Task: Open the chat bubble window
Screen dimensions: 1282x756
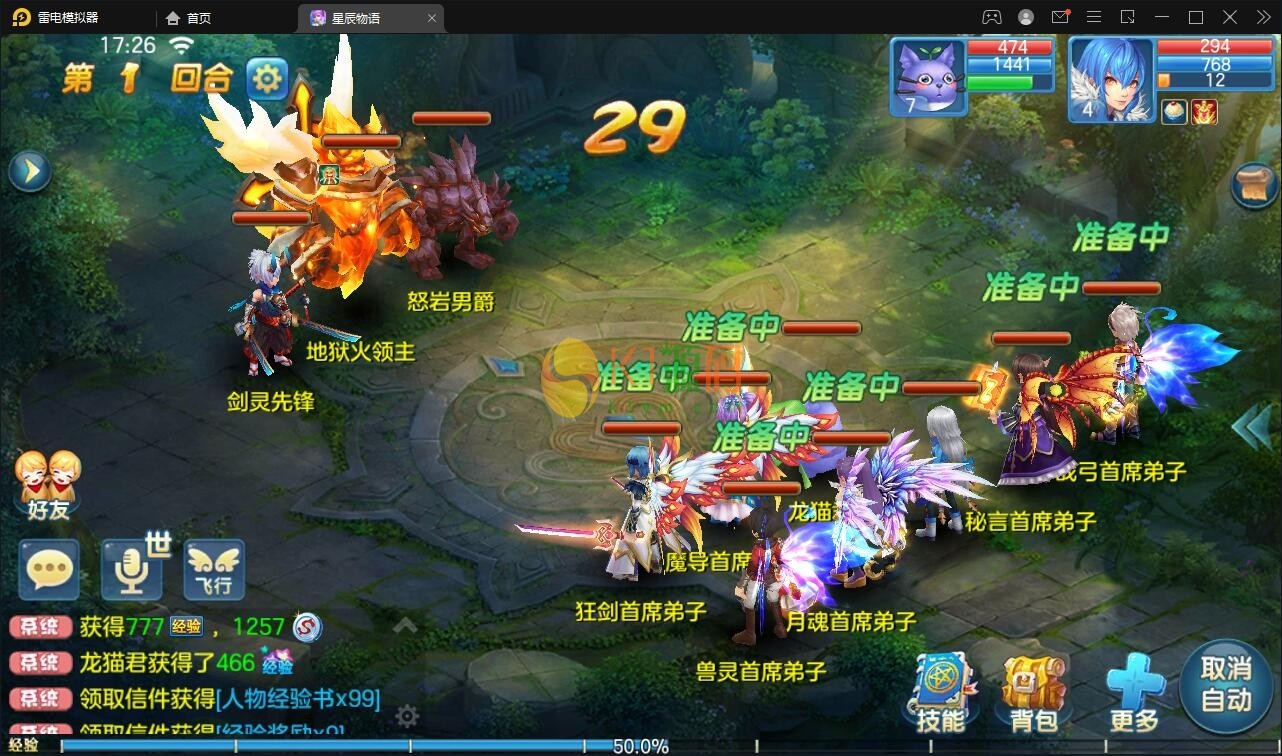Action: coord(48,570)
